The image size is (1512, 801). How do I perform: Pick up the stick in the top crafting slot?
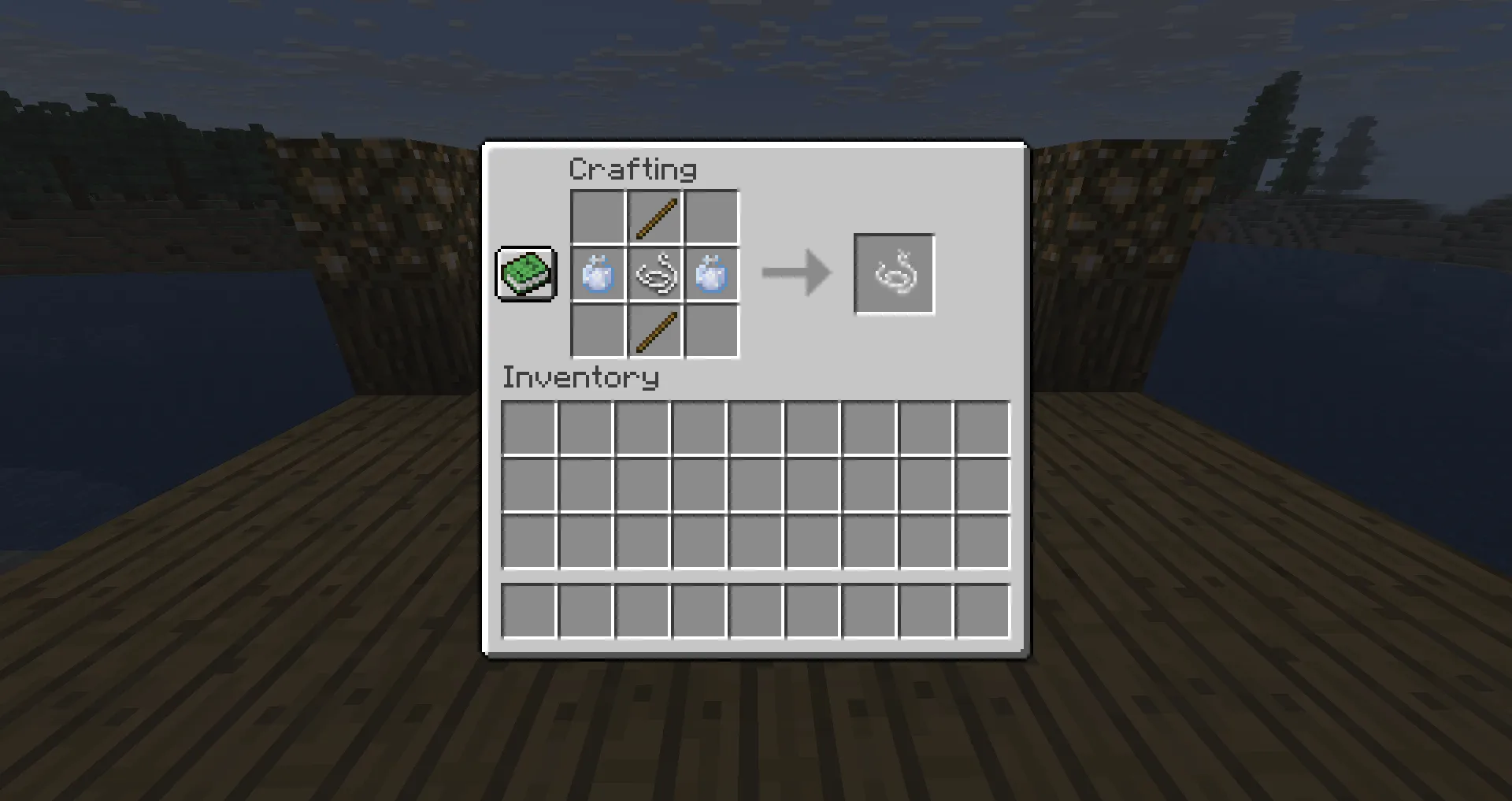tap(654, 216)
